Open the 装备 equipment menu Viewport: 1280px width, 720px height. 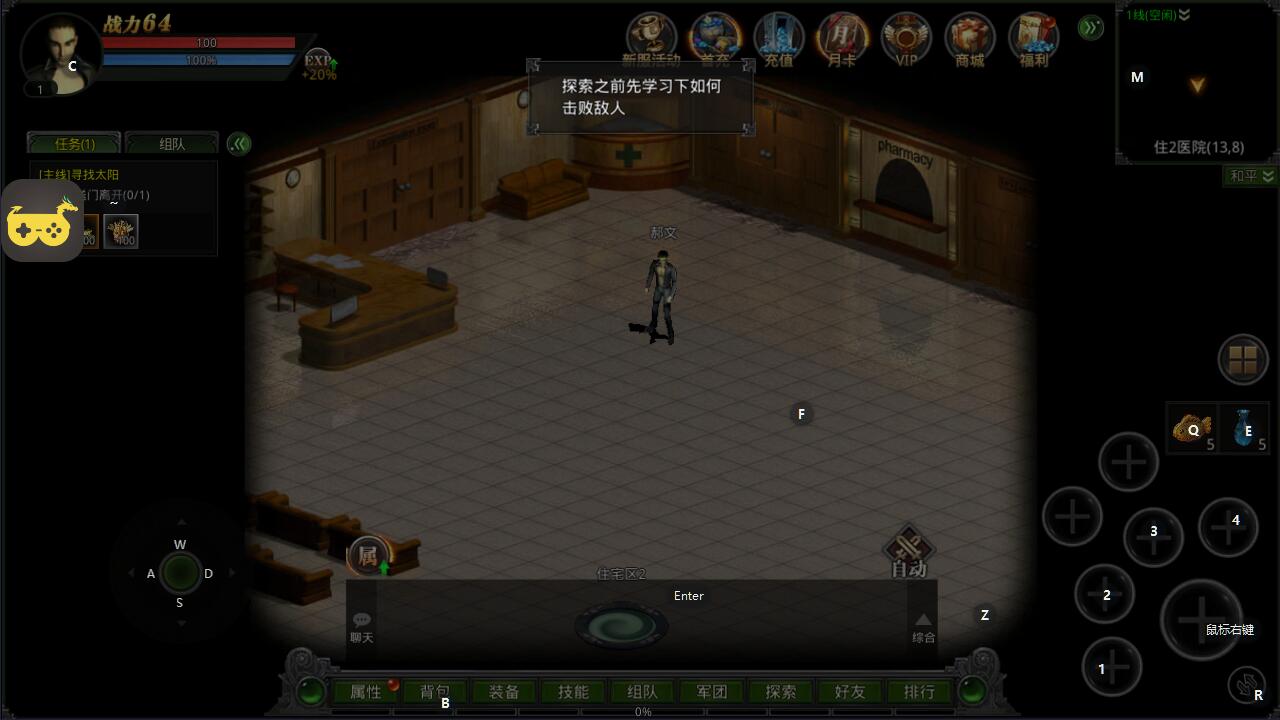tap(504, 692)
